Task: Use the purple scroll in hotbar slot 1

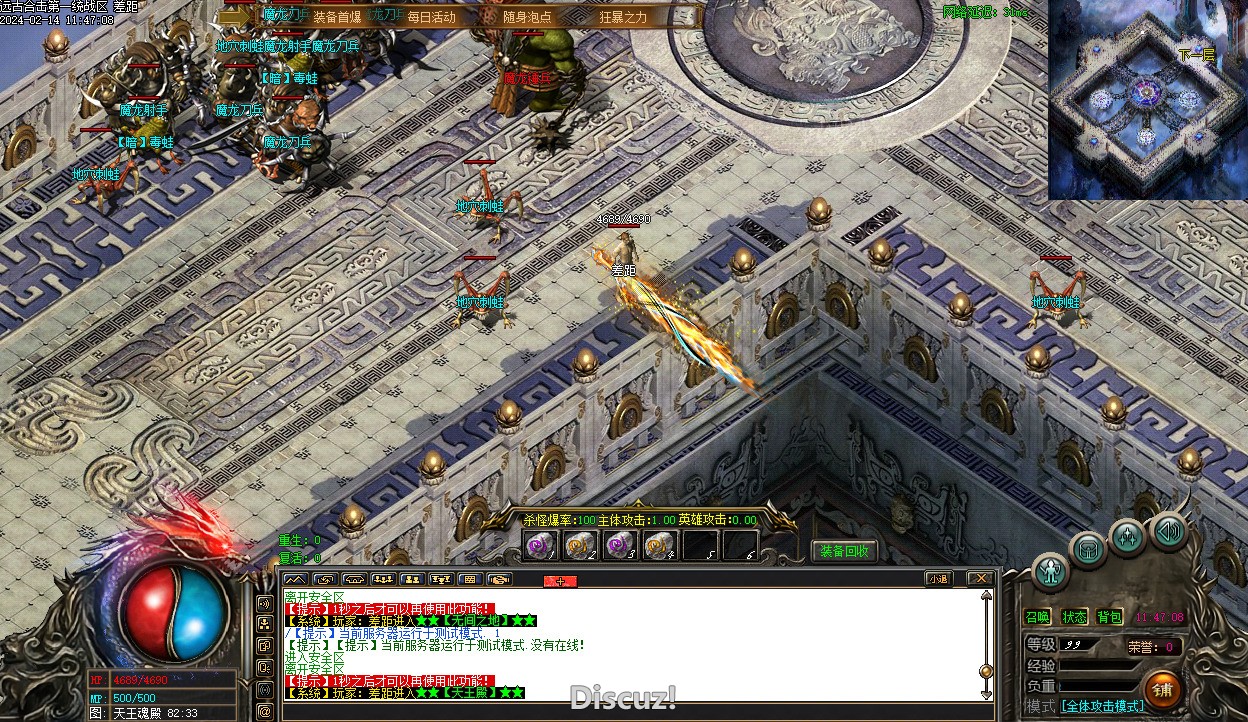Action: 541,545
